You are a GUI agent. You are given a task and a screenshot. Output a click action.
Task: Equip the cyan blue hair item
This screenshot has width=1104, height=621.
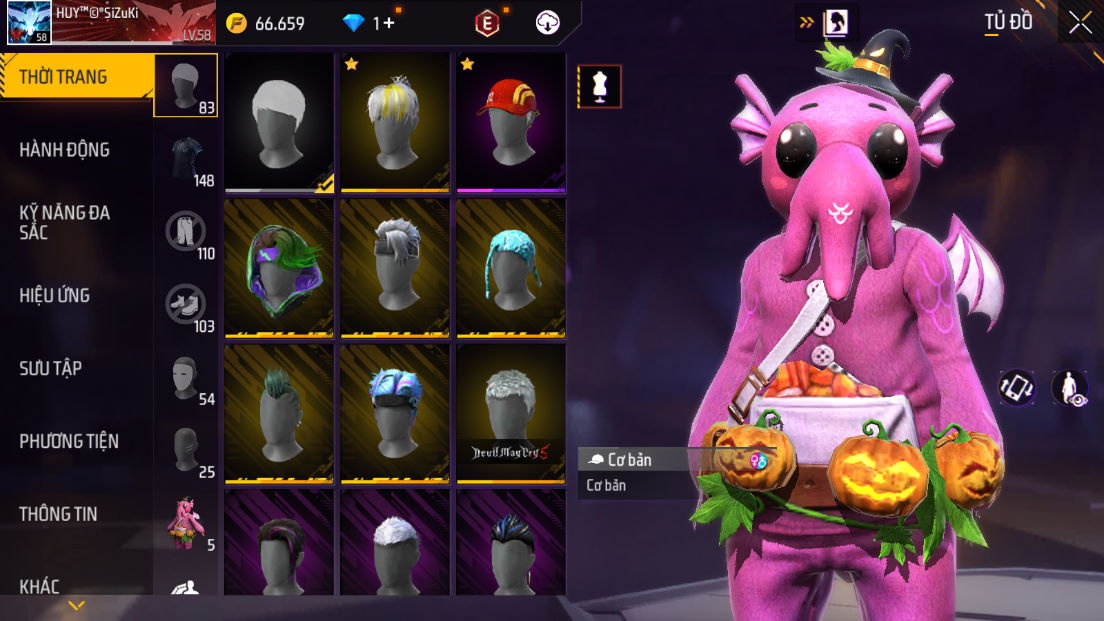[x=511, y=267]
